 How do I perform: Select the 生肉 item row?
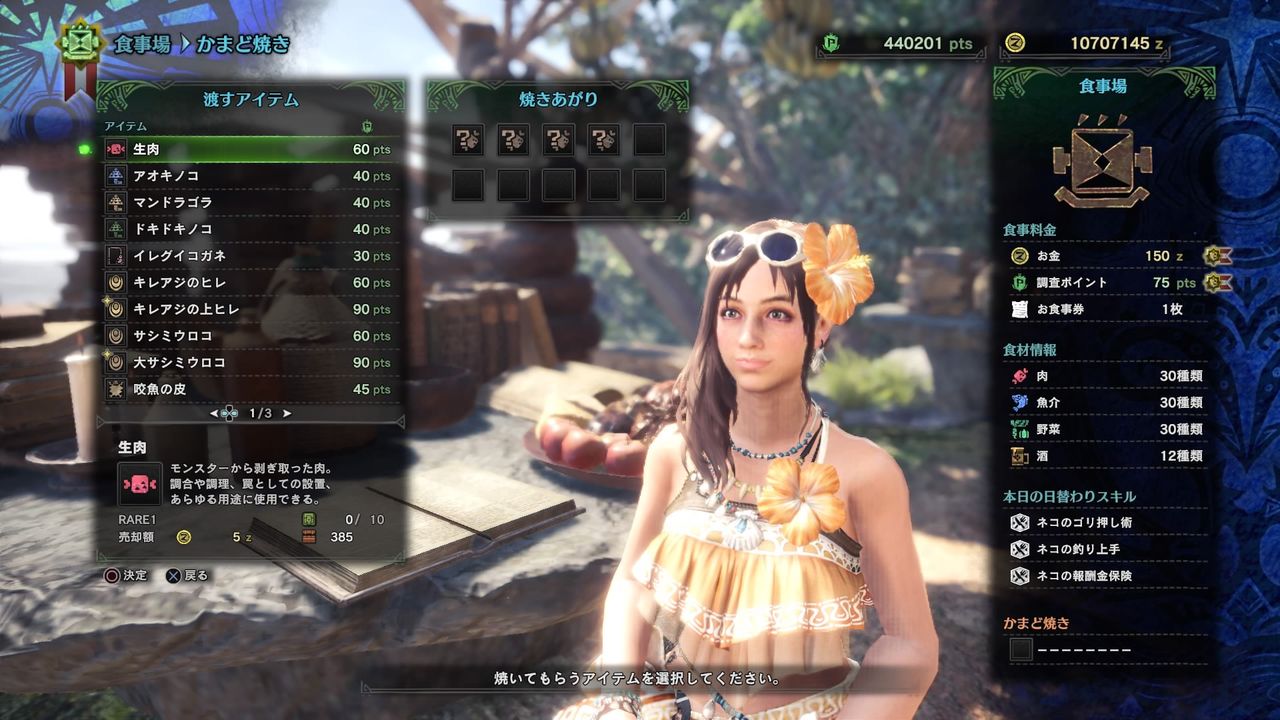(250, 149)
